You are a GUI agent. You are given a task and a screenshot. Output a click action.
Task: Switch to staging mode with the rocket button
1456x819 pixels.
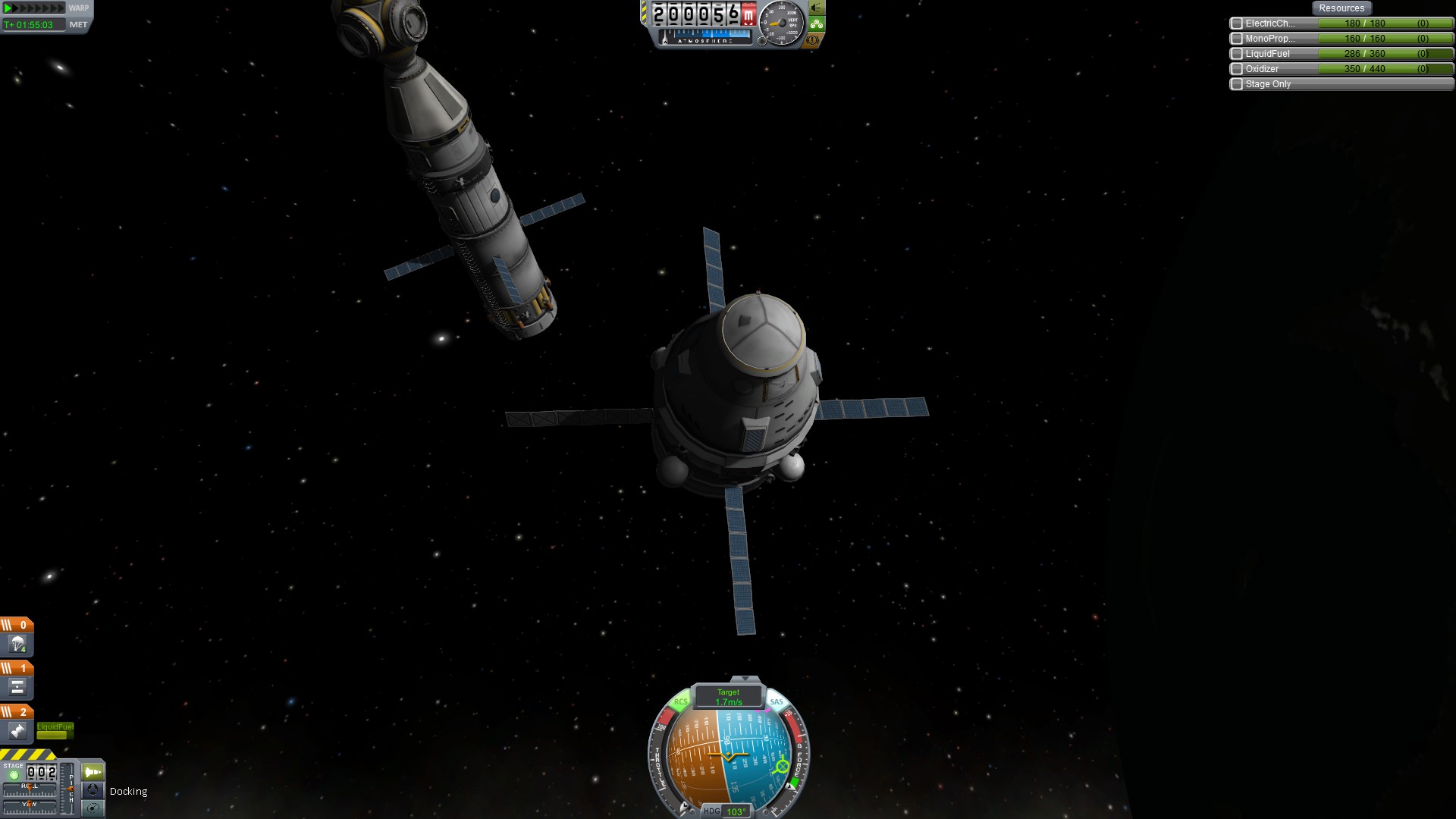[x=93, y=772]
